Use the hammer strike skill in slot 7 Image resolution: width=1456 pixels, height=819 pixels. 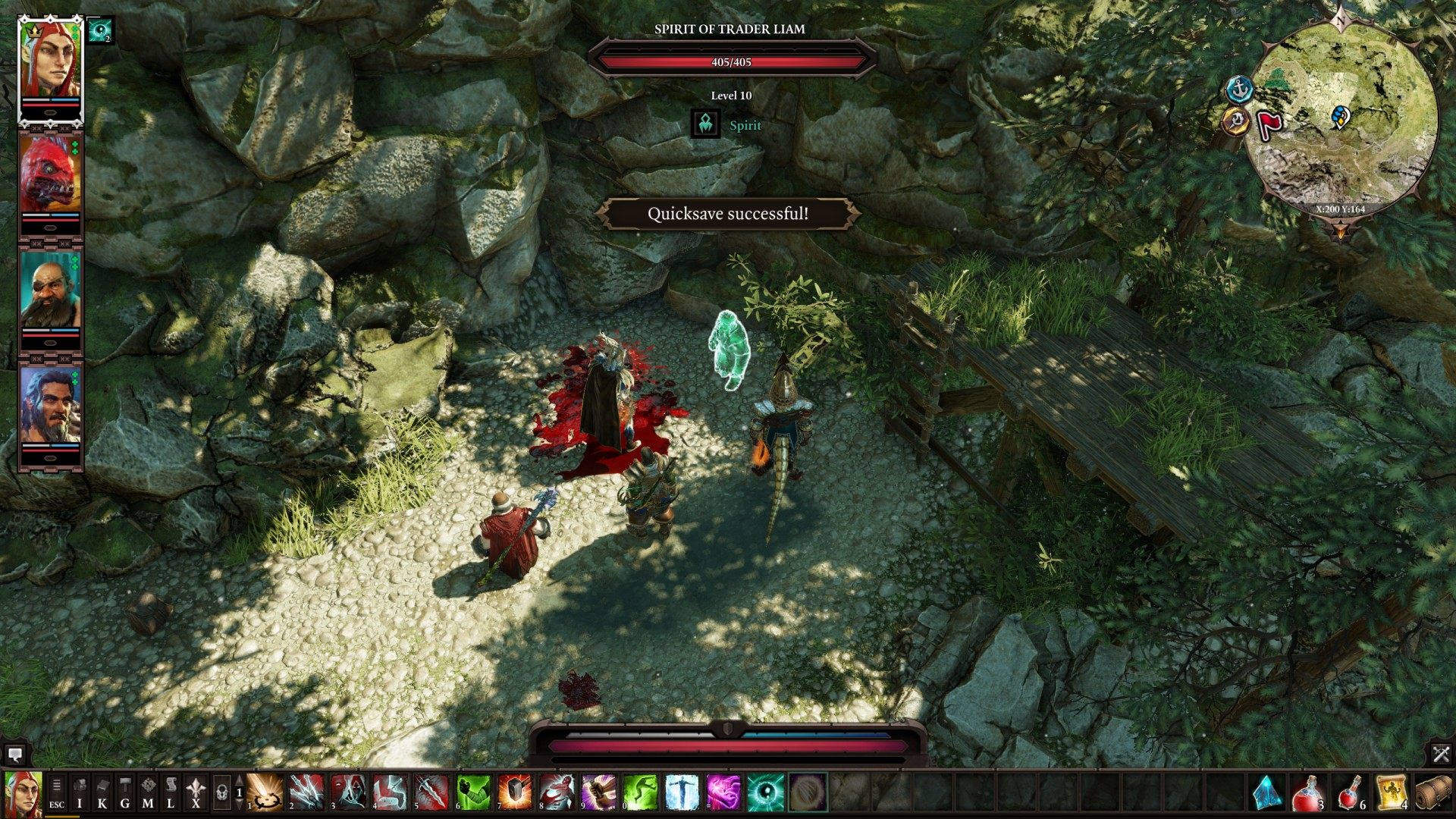point(516,792)
